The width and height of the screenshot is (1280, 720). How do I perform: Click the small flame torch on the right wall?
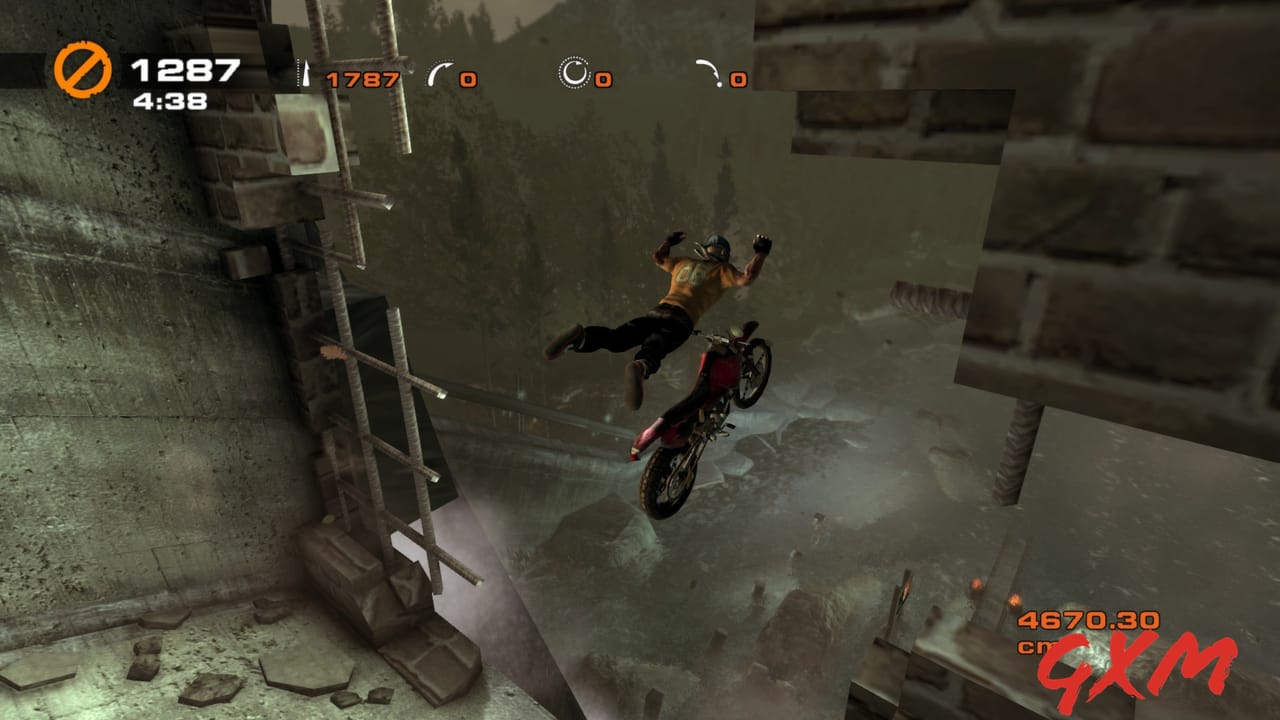click(x=975, y=585)
